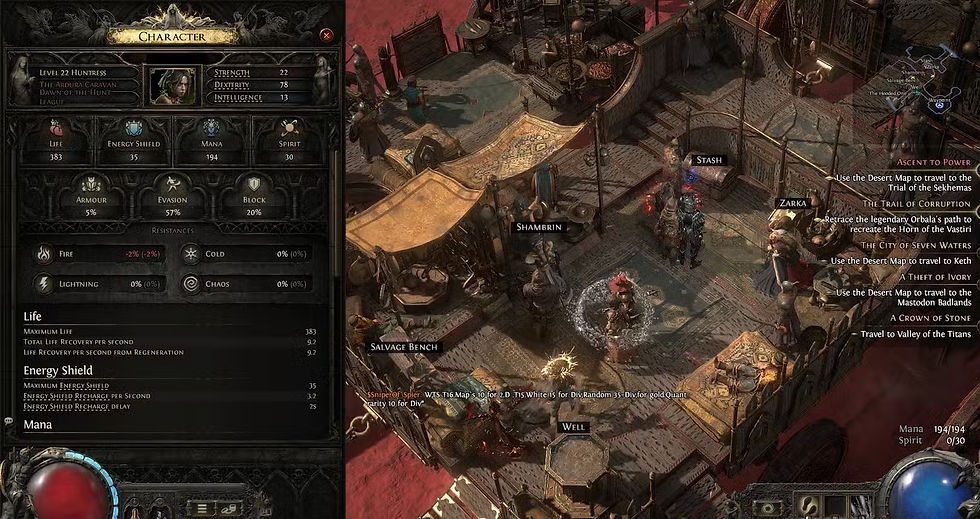
Task: Select the Evasion defence icon
Action: pyautogui.click(x=172, y=185)
